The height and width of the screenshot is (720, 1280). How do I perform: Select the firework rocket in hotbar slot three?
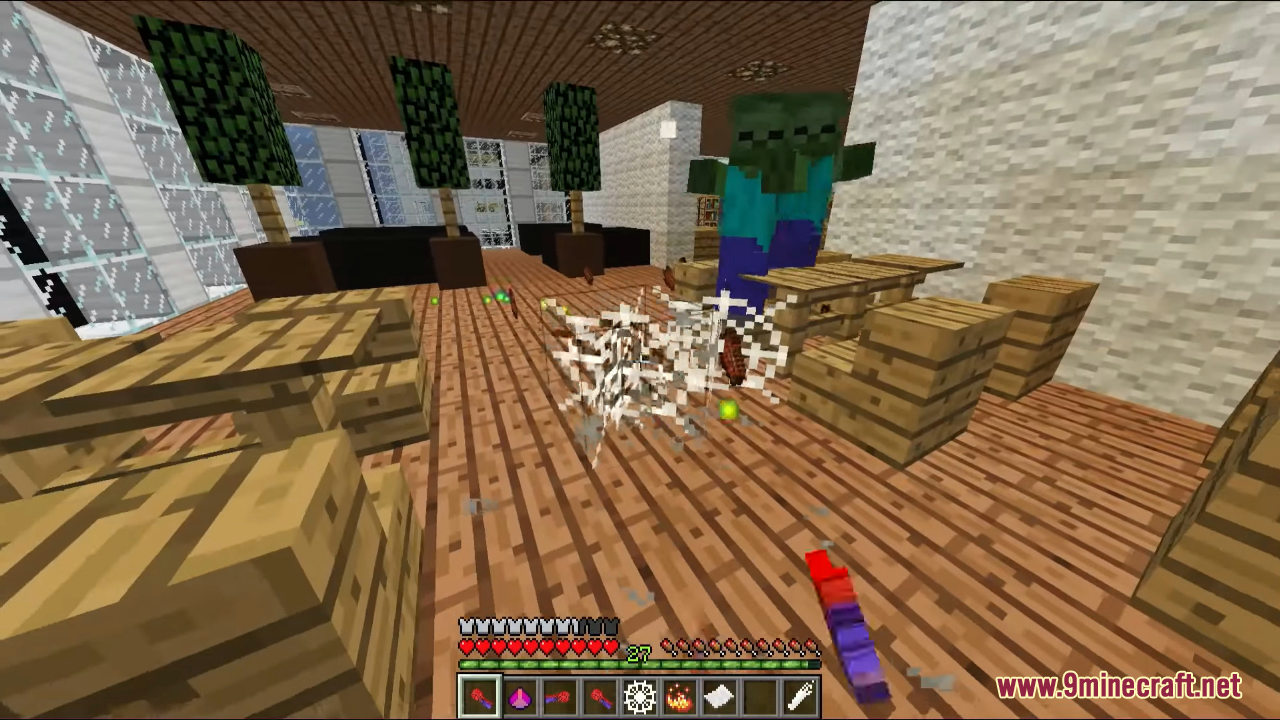point(559,695)
